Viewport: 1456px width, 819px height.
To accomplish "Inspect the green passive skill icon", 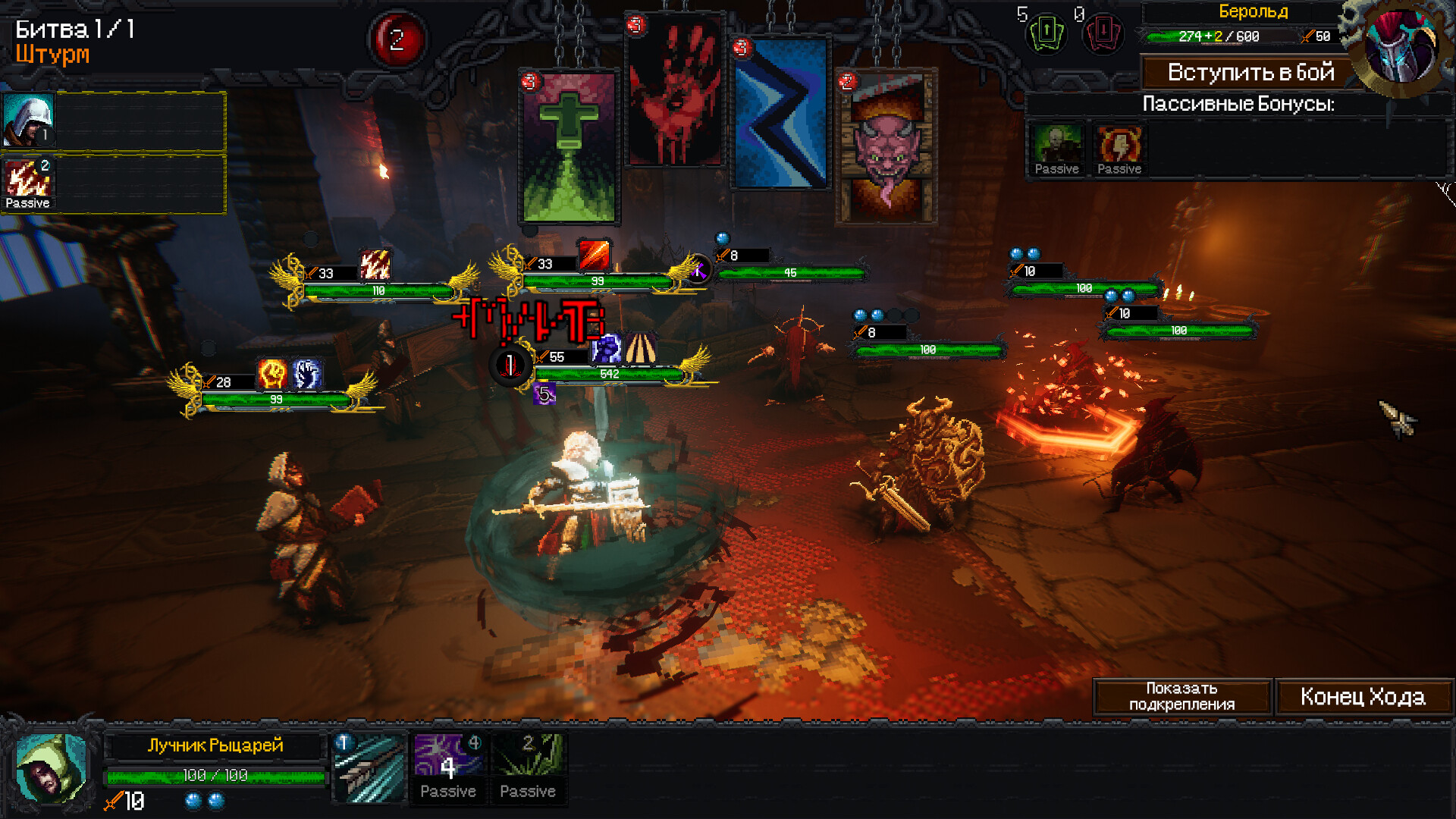I will [528, 767].
